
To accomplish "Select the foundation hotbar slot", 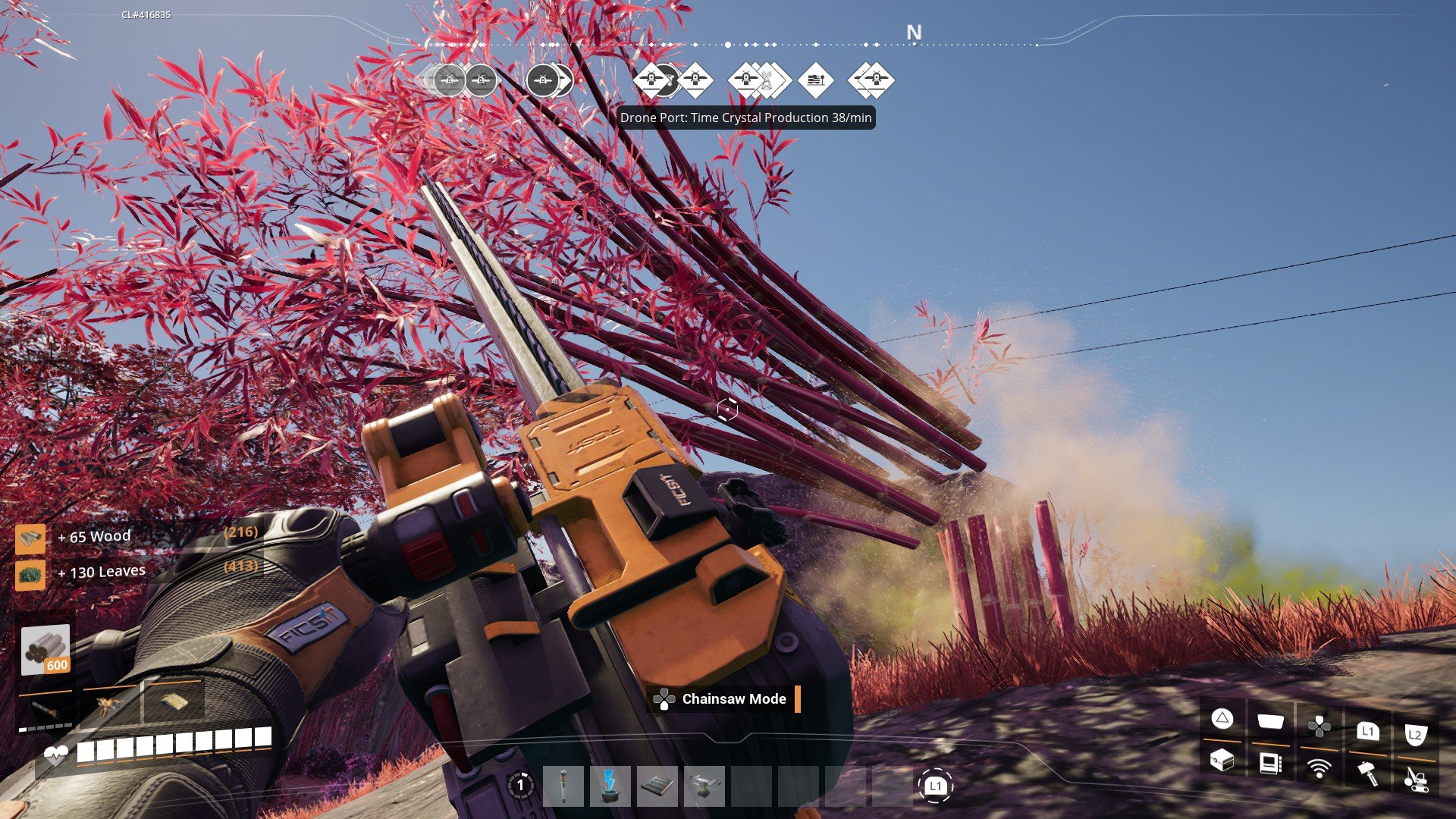I will (657, 786).
